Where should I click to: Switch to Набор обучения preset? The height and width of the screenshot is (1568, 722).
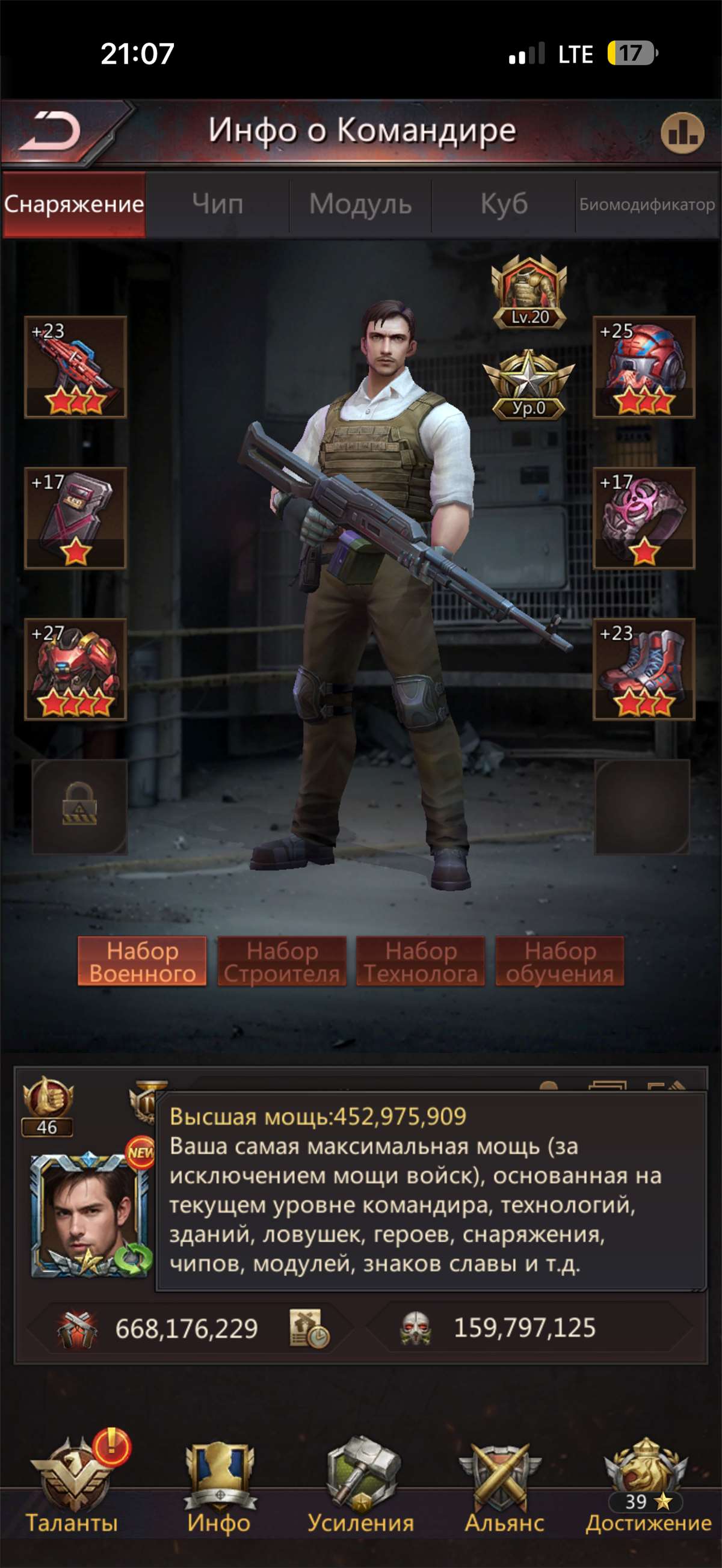click(560, 961)
